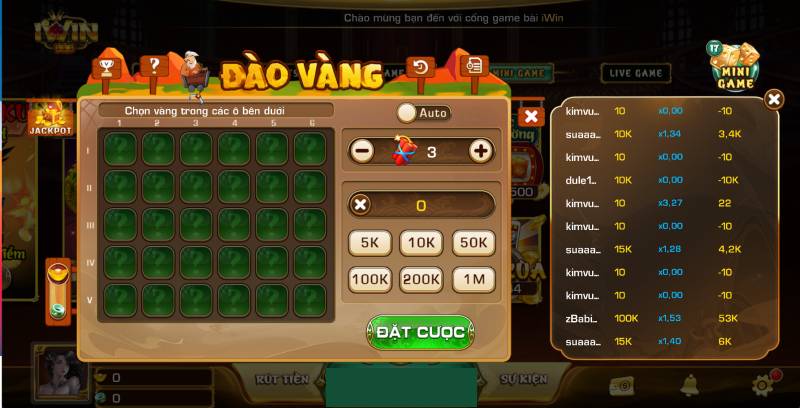This screenshot has width=800, height=408.
Task: Close the bet history panel
Action: (774, 99)
